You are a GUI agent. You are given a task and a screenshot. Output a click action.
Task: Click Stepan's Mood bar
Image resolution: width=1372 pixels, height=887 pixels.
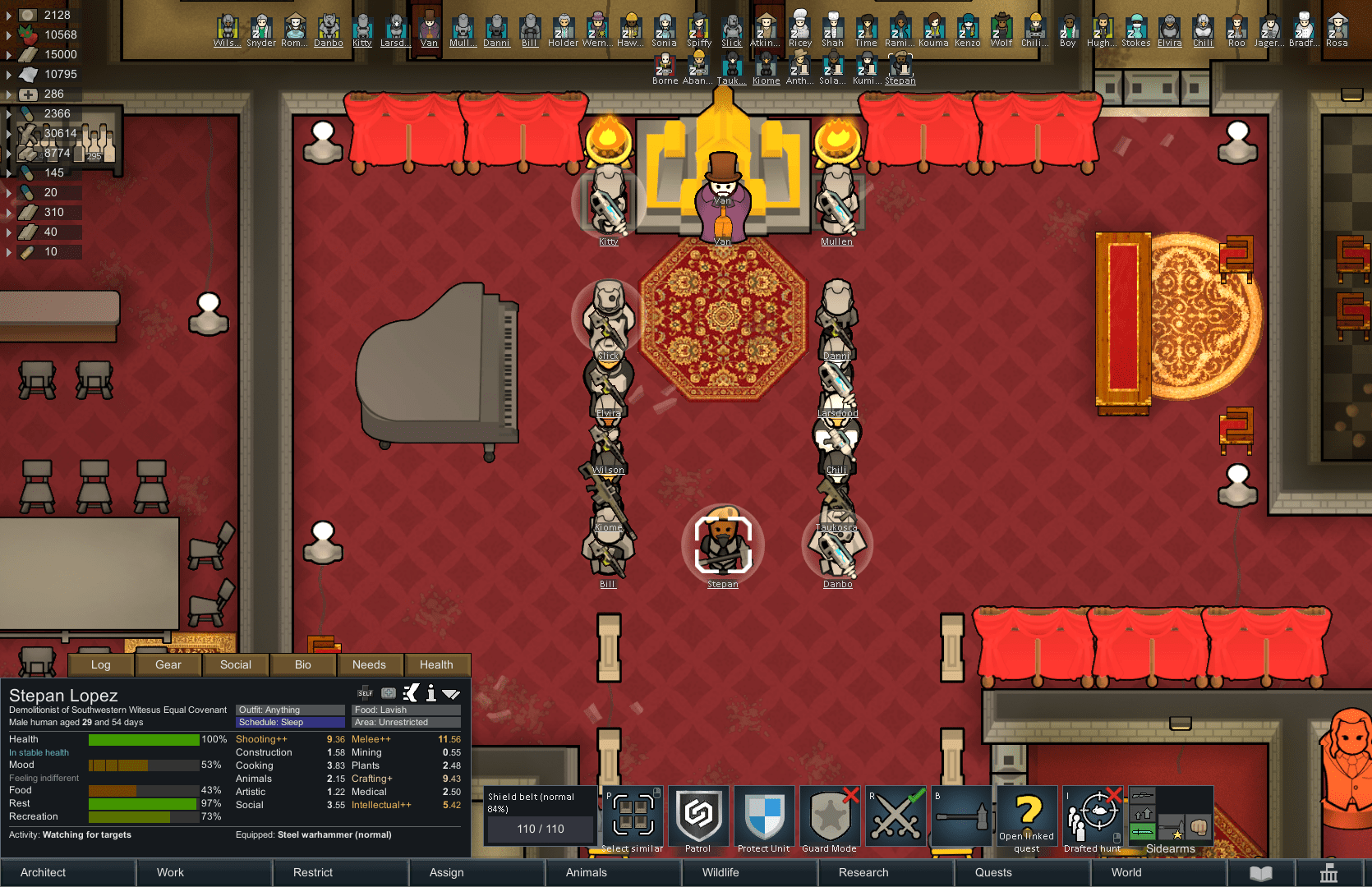point(144,765)
